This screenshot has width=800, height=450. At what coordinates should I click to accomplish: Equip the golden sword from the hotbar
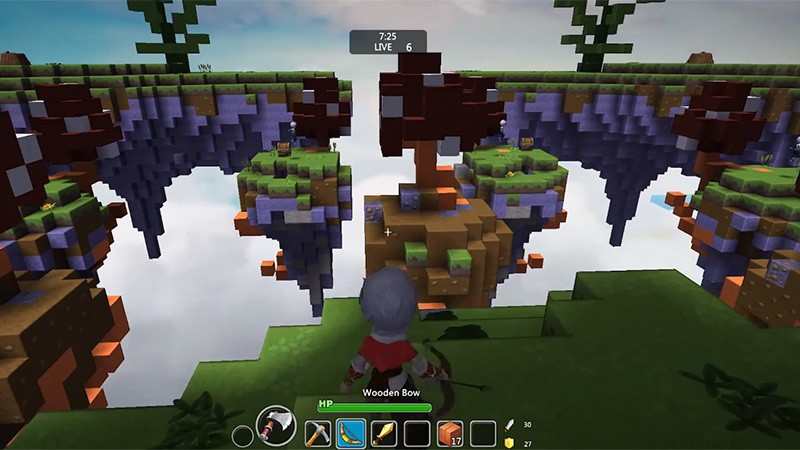pyautogui.click(x=383, y=433)
